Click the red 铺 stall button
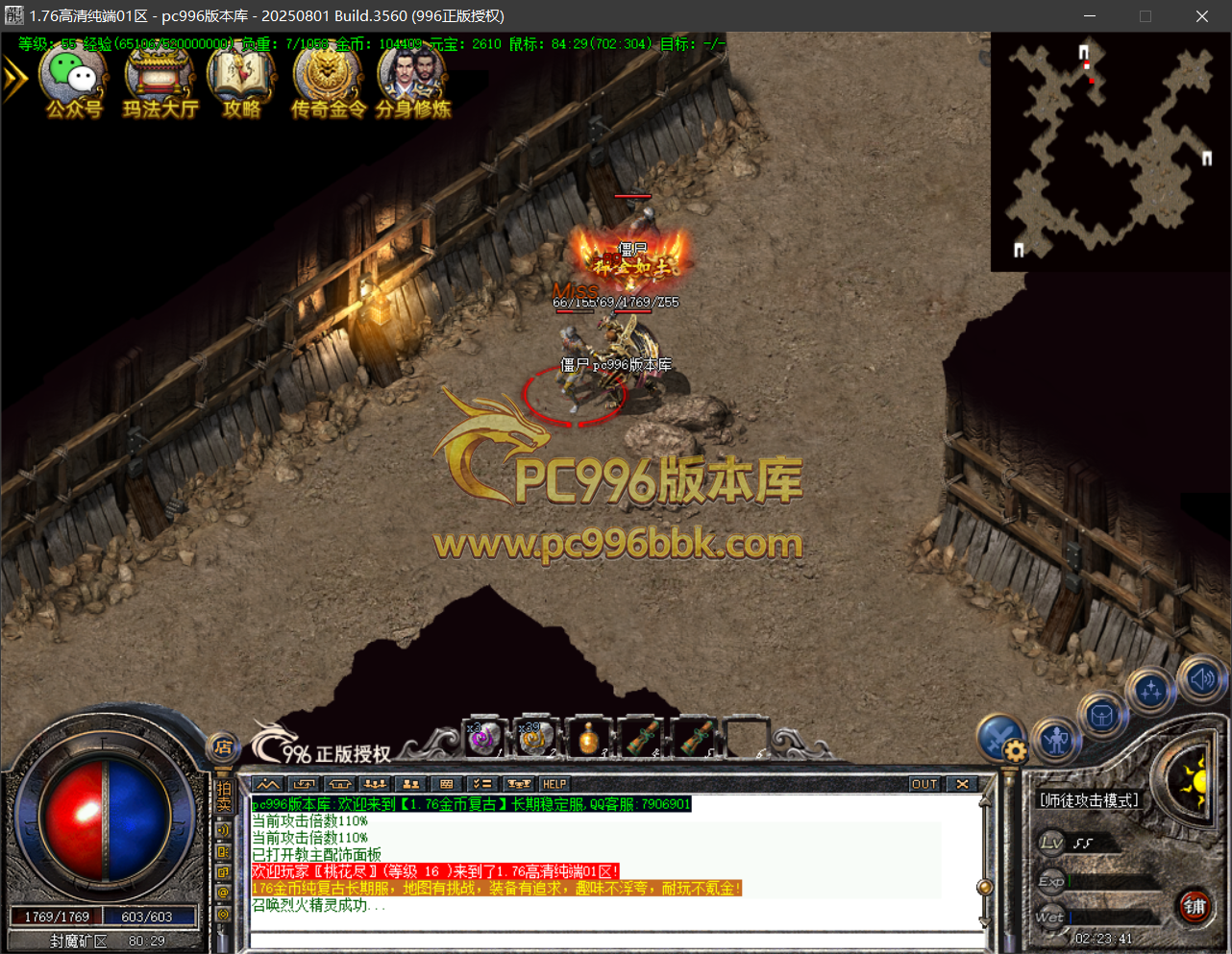 tap(1195, 906)
